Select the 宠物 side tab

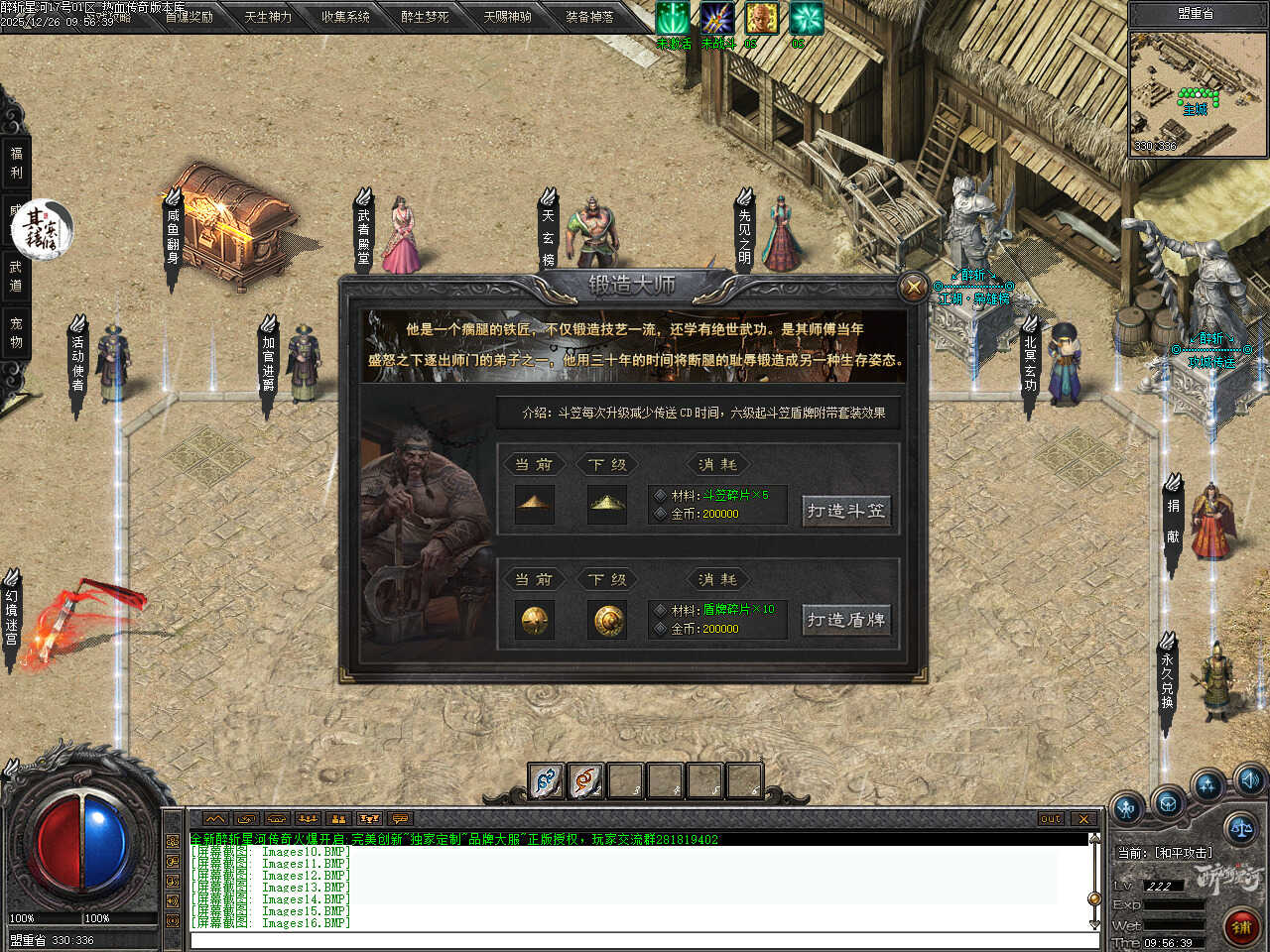16,332
